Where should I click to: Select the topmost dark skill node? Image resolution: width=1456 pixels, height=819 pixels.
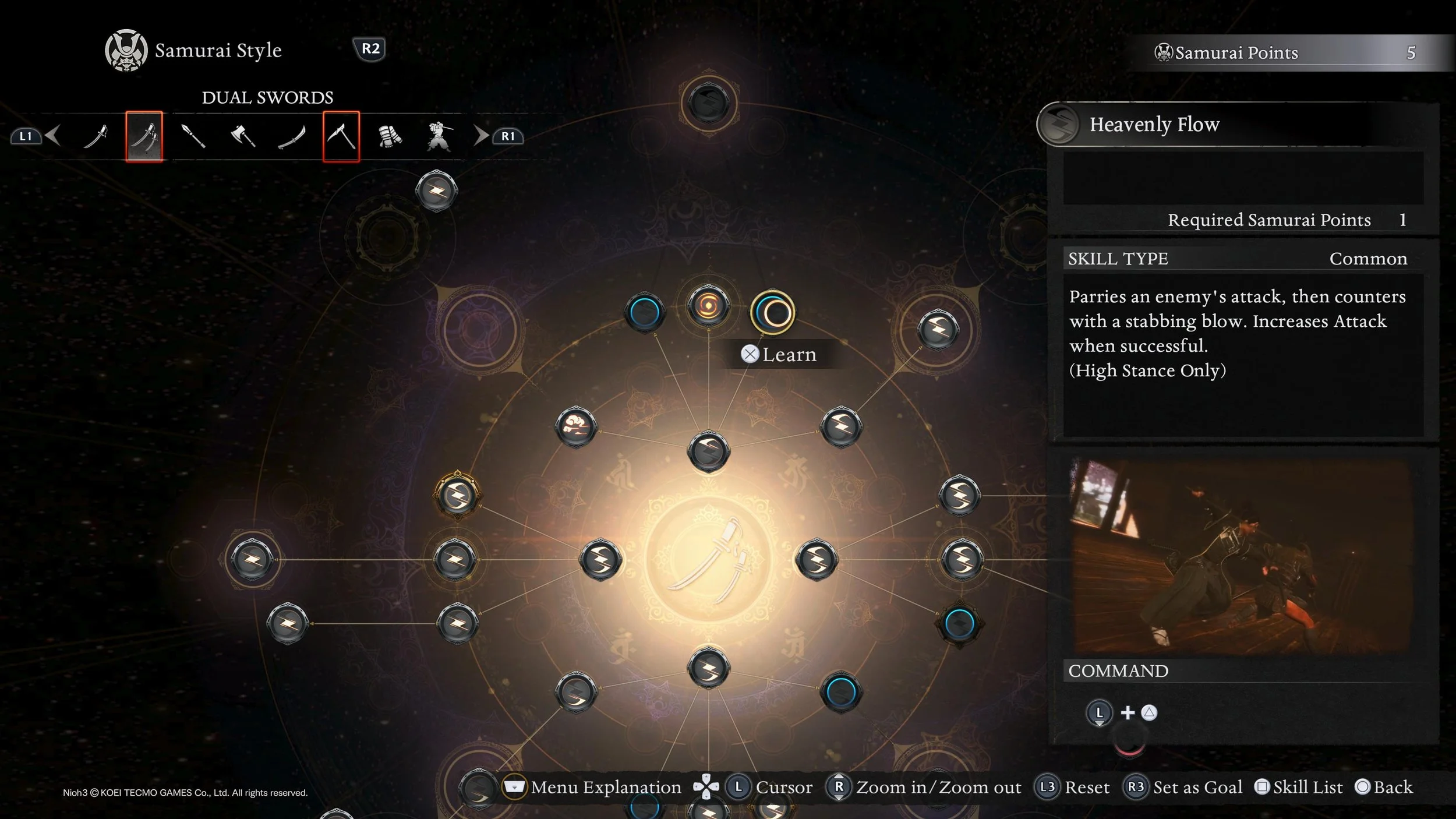click(709, 103)
